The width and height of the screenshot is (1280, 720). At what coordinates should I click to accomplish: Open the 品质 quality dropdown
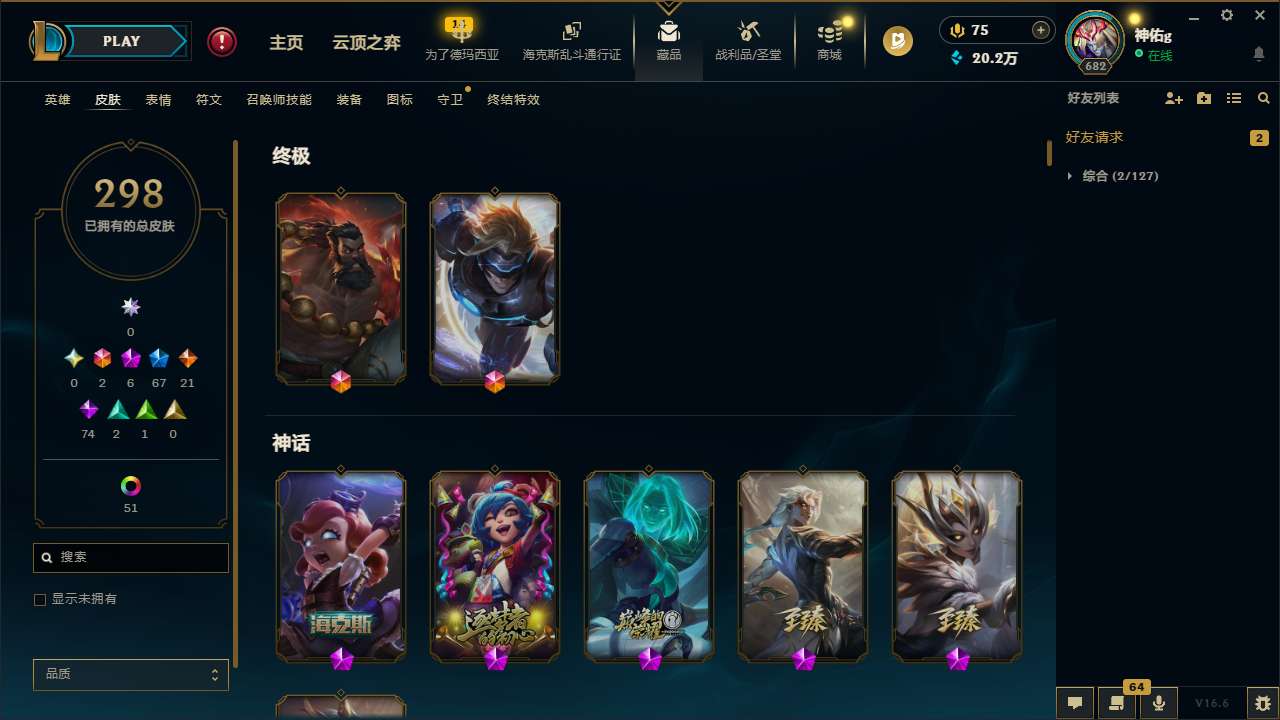(130, 674)
